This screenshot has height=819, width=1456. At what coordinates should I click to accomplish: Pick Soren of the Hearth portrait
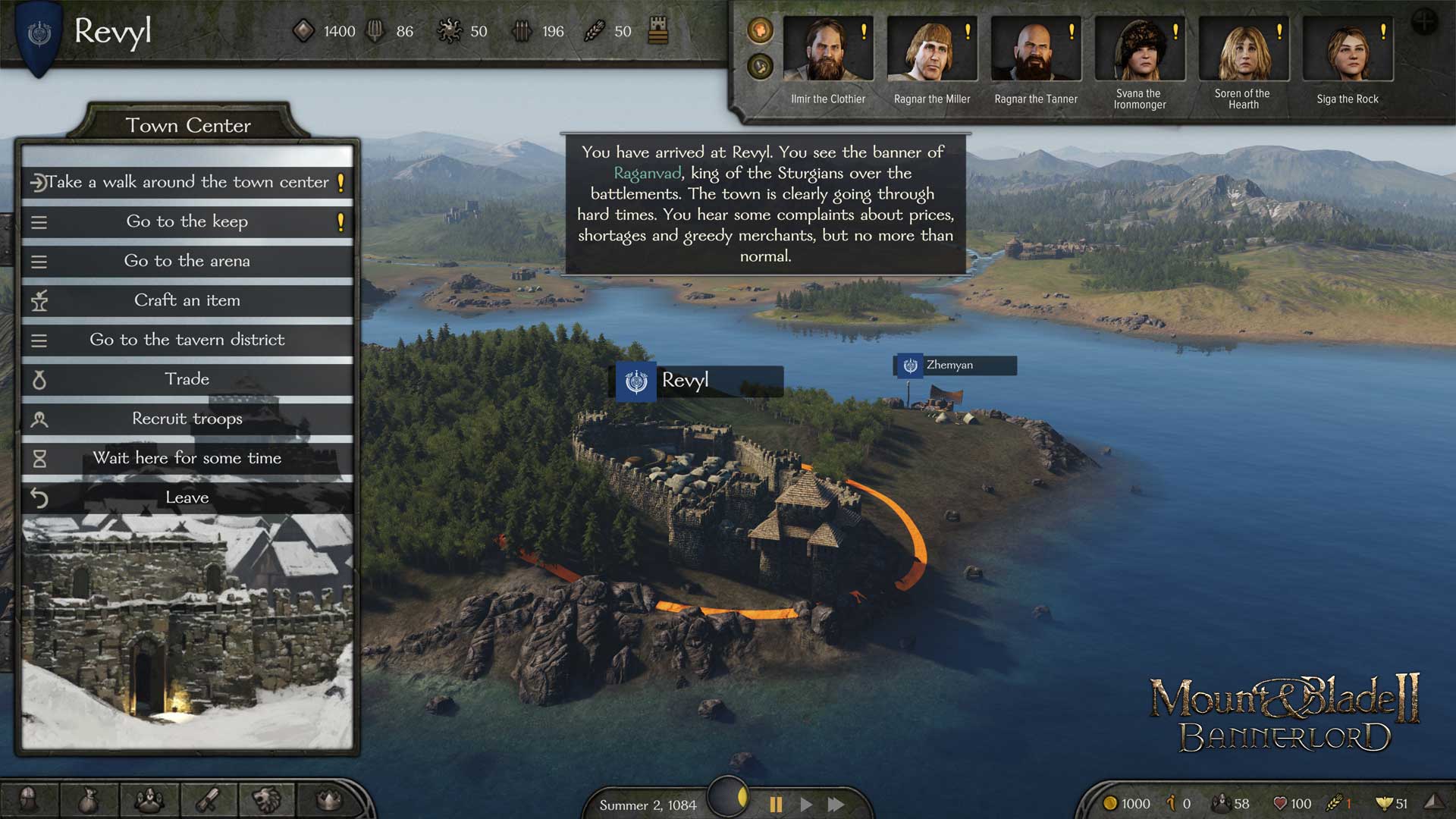point(1243,50)
